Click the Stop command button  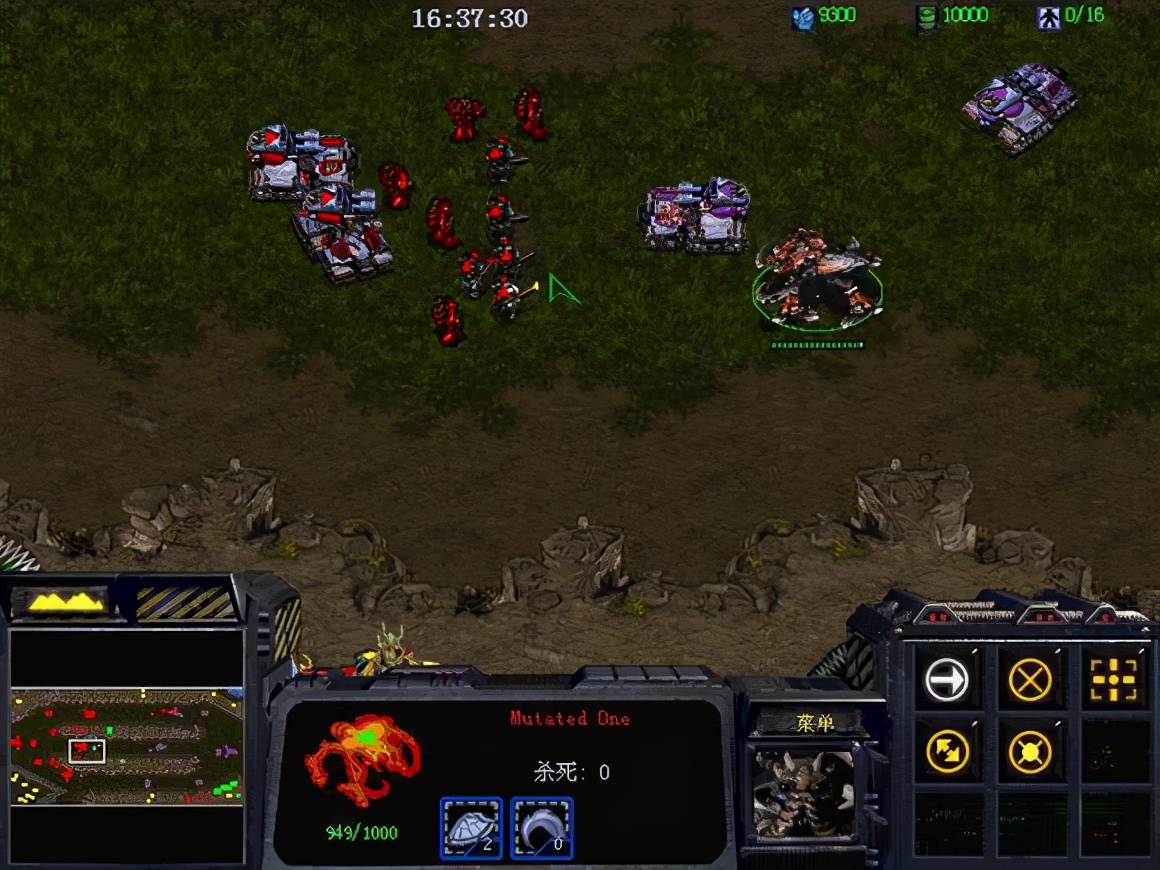[x=1030, y=681]
